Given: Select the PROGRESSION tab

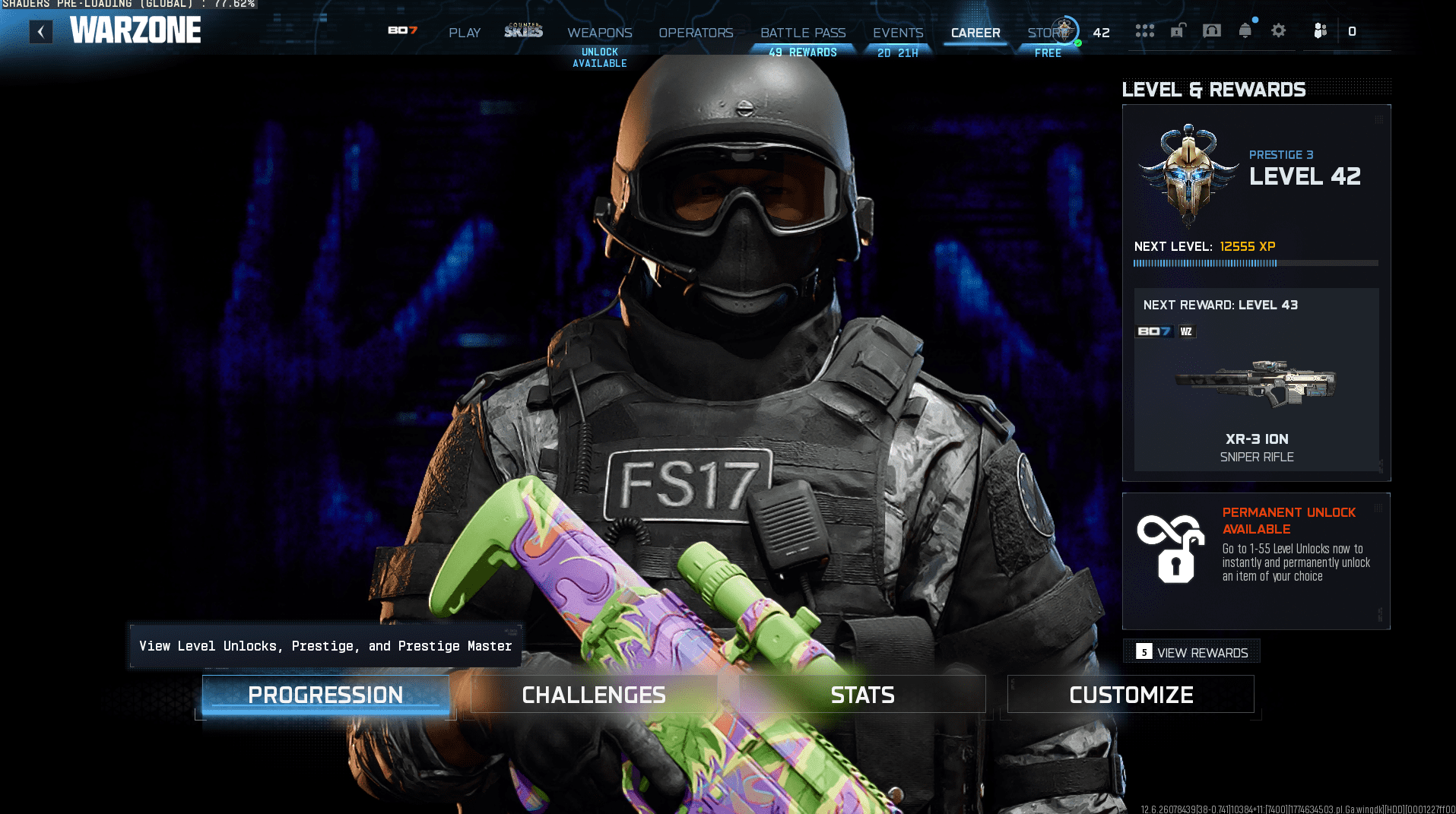Looking at the screenshot, I should 325,694.
